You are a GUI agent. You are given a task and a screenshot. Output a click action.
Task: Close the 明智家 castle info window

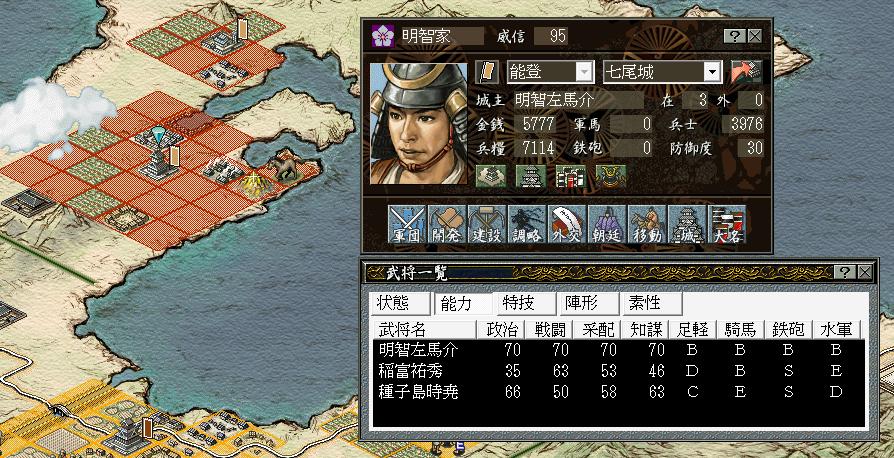pos(754,35)
